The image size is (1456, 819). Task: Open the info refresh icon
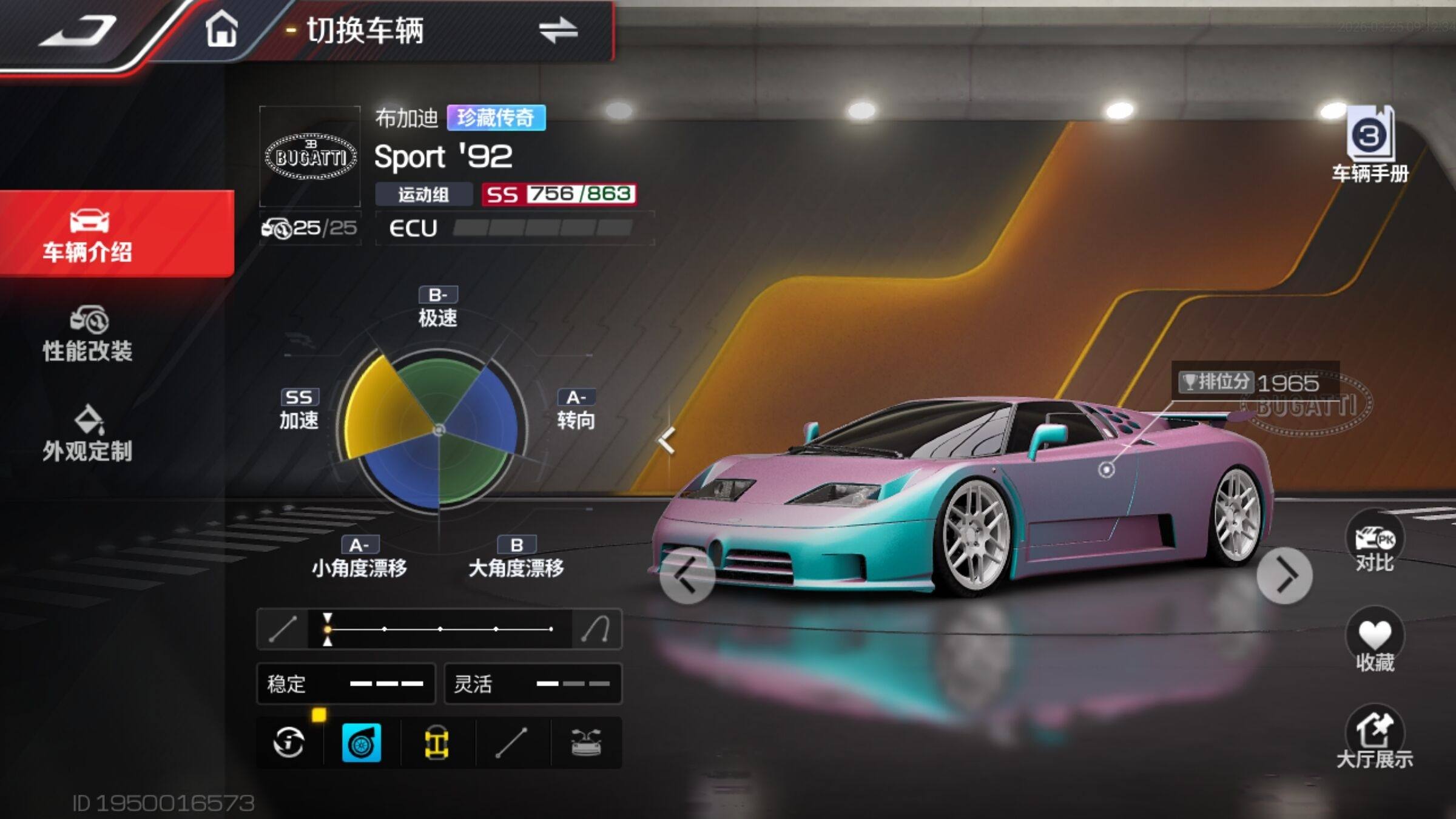[x=289, y=743]
